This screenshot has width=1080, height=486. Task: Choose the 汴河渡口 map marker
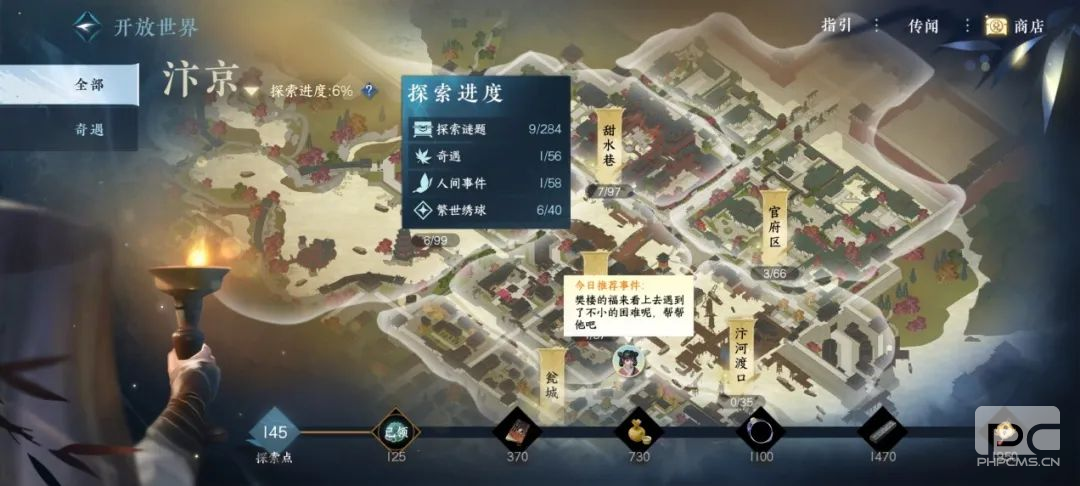741,357
